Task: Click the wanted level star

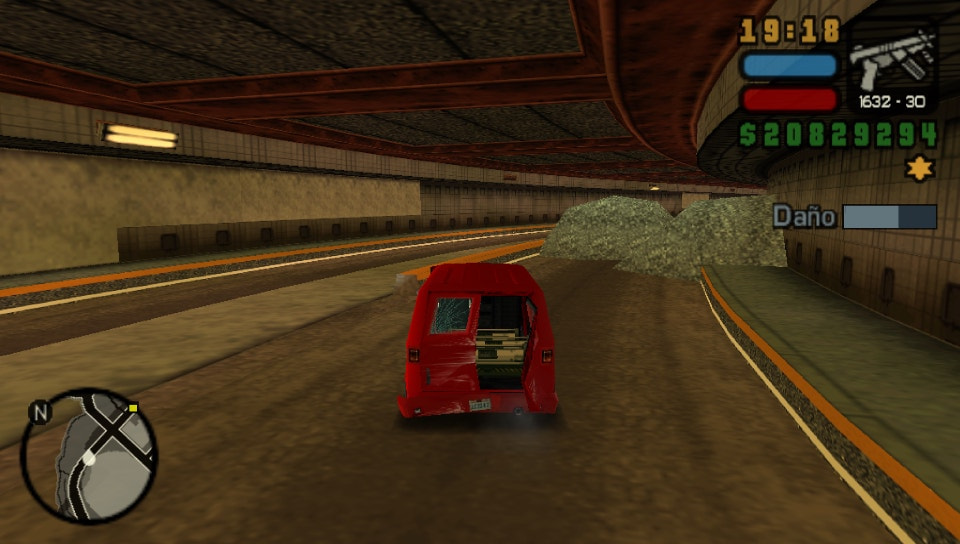Action: pyautogui.click(x=919, y=168)
